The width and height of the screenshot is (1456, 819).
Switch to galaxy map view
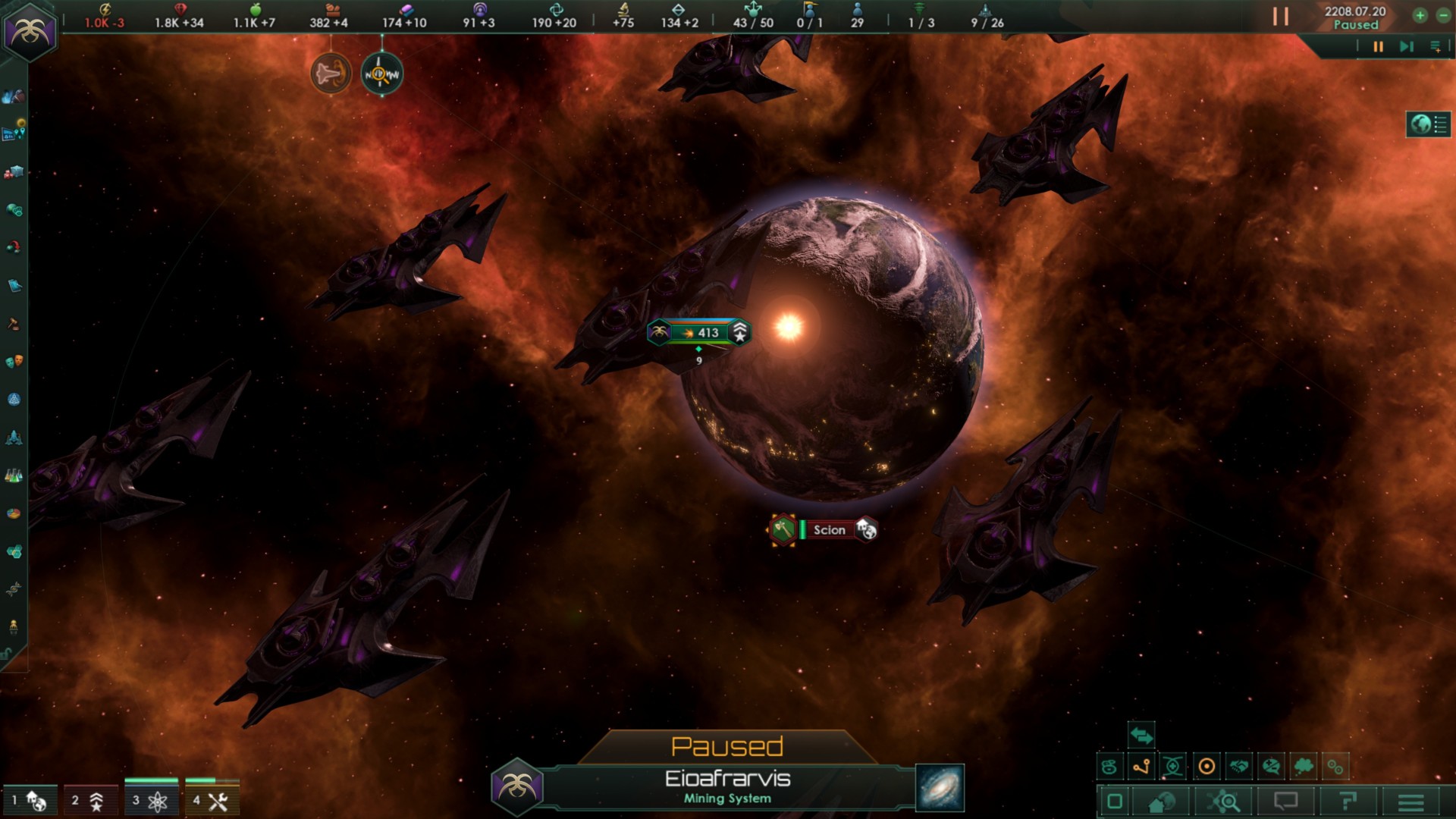click(x=940, y=788)
